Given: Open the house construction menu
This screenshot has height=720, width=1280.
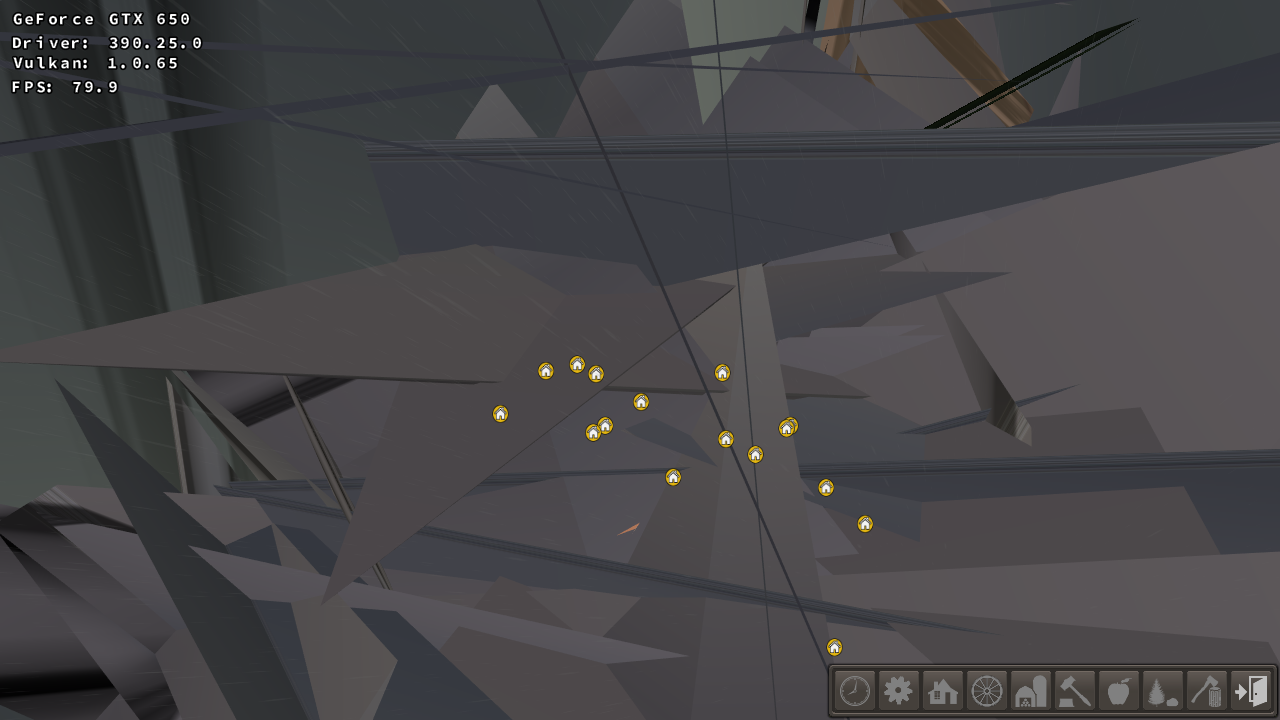Looking at the screenshot, I should [942, 690].
